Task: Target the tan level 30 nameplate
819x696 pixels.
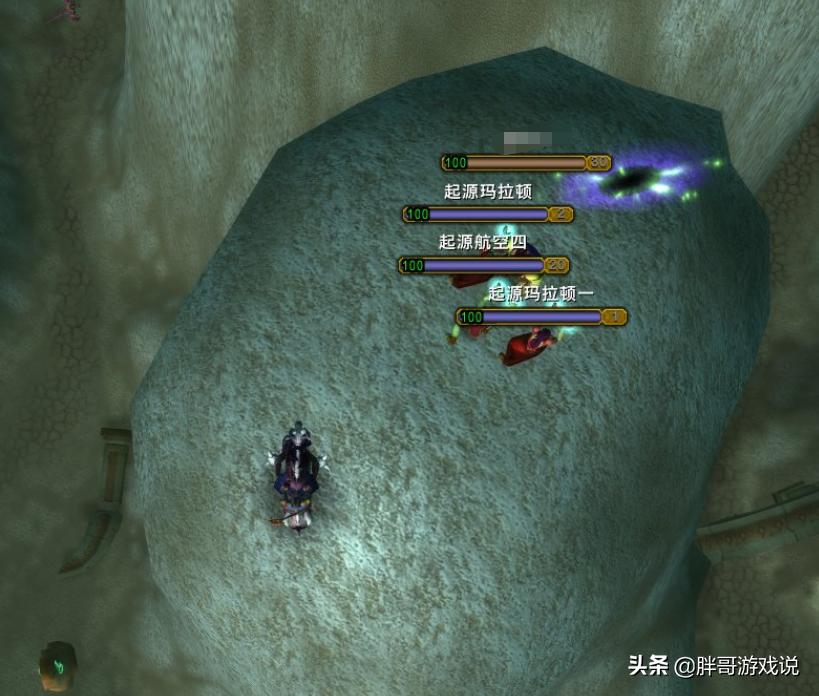Action: (526, 162)
